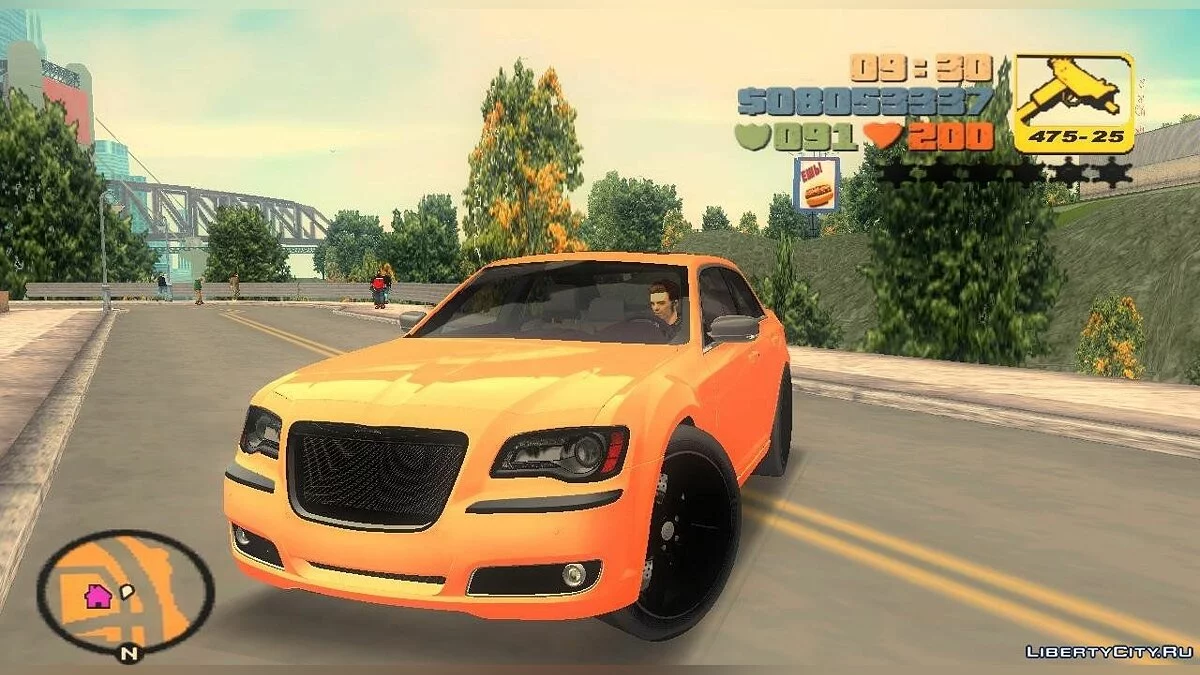
Task: Click the pink safehouse marker on radar
Action: click(97, 597)
